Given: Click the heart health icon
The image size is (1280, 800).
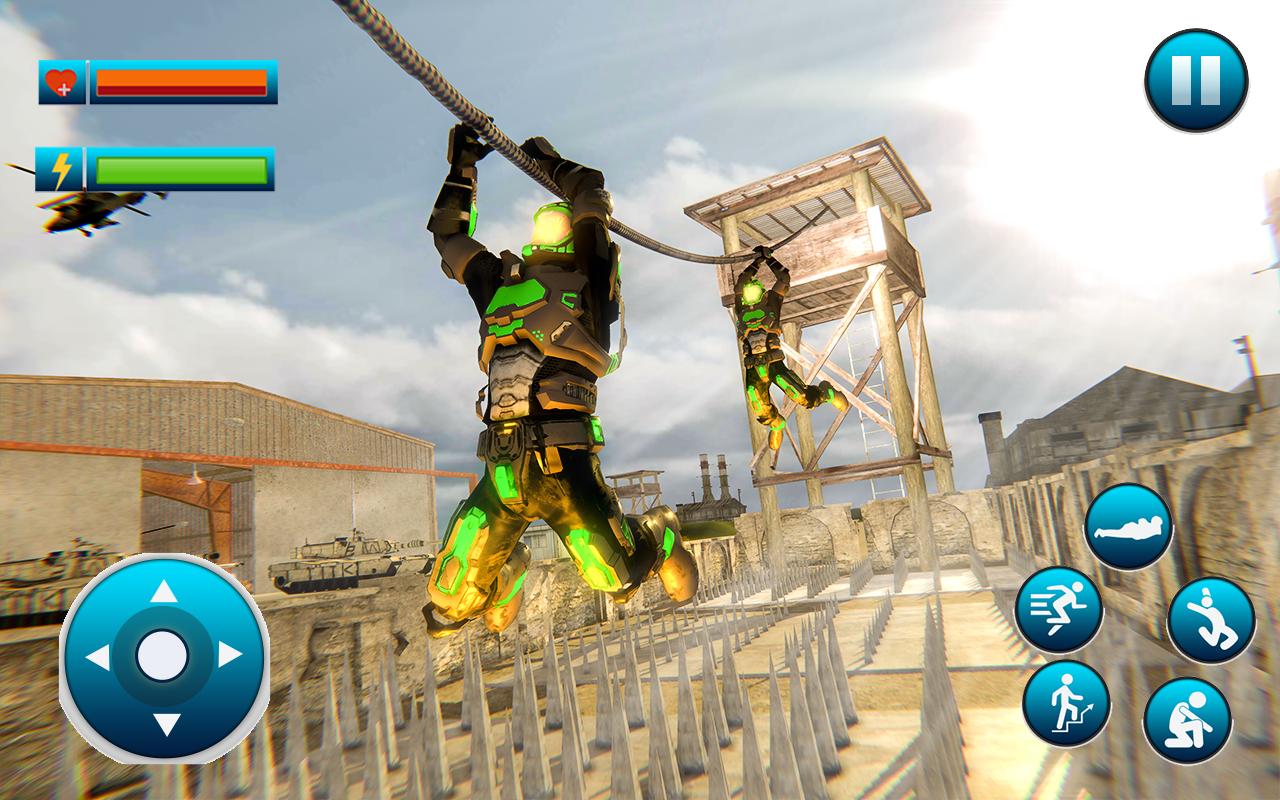Looking at the screenshot, I should (x=60, y=82).
